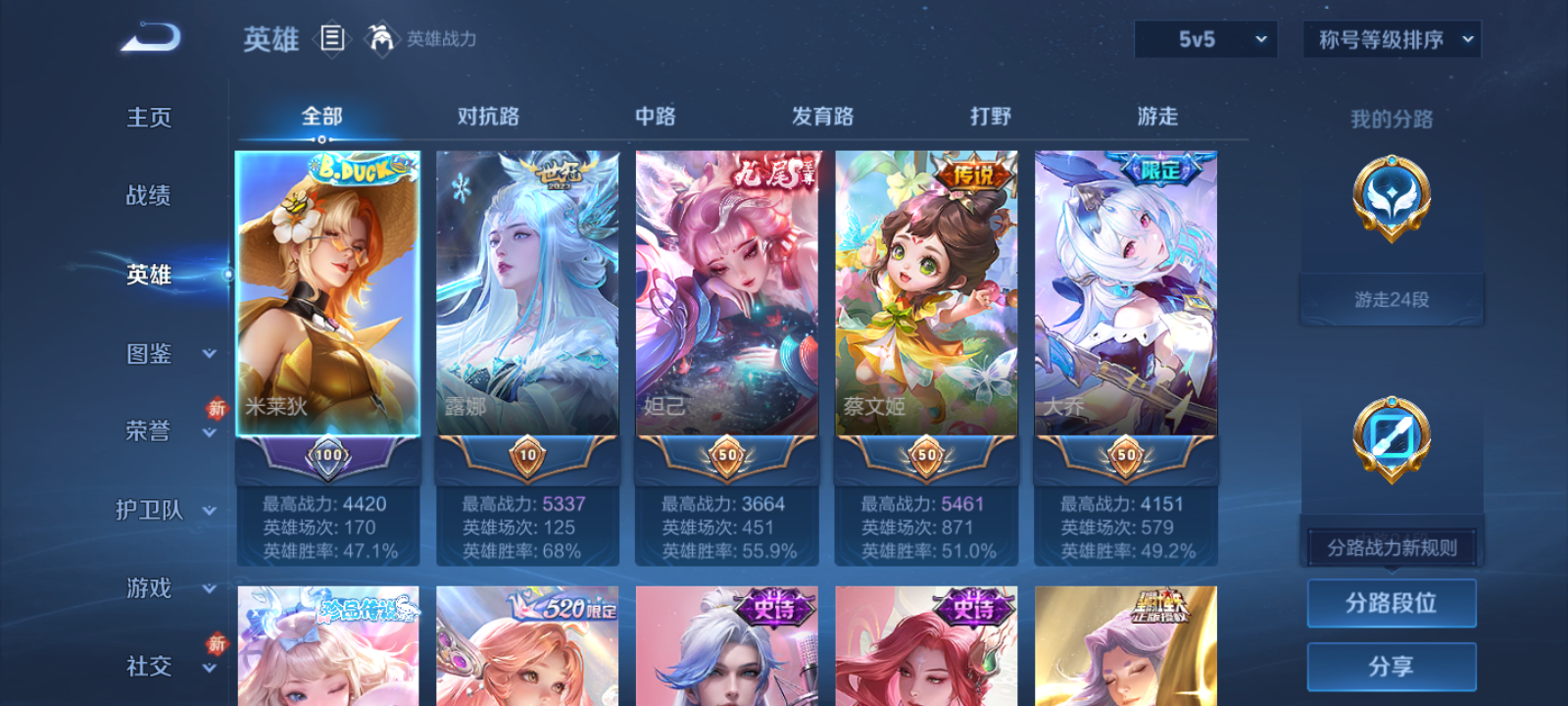Open 护卫队 in the left sidebar
Screen dimensions: 1568x706
[147, 510]
